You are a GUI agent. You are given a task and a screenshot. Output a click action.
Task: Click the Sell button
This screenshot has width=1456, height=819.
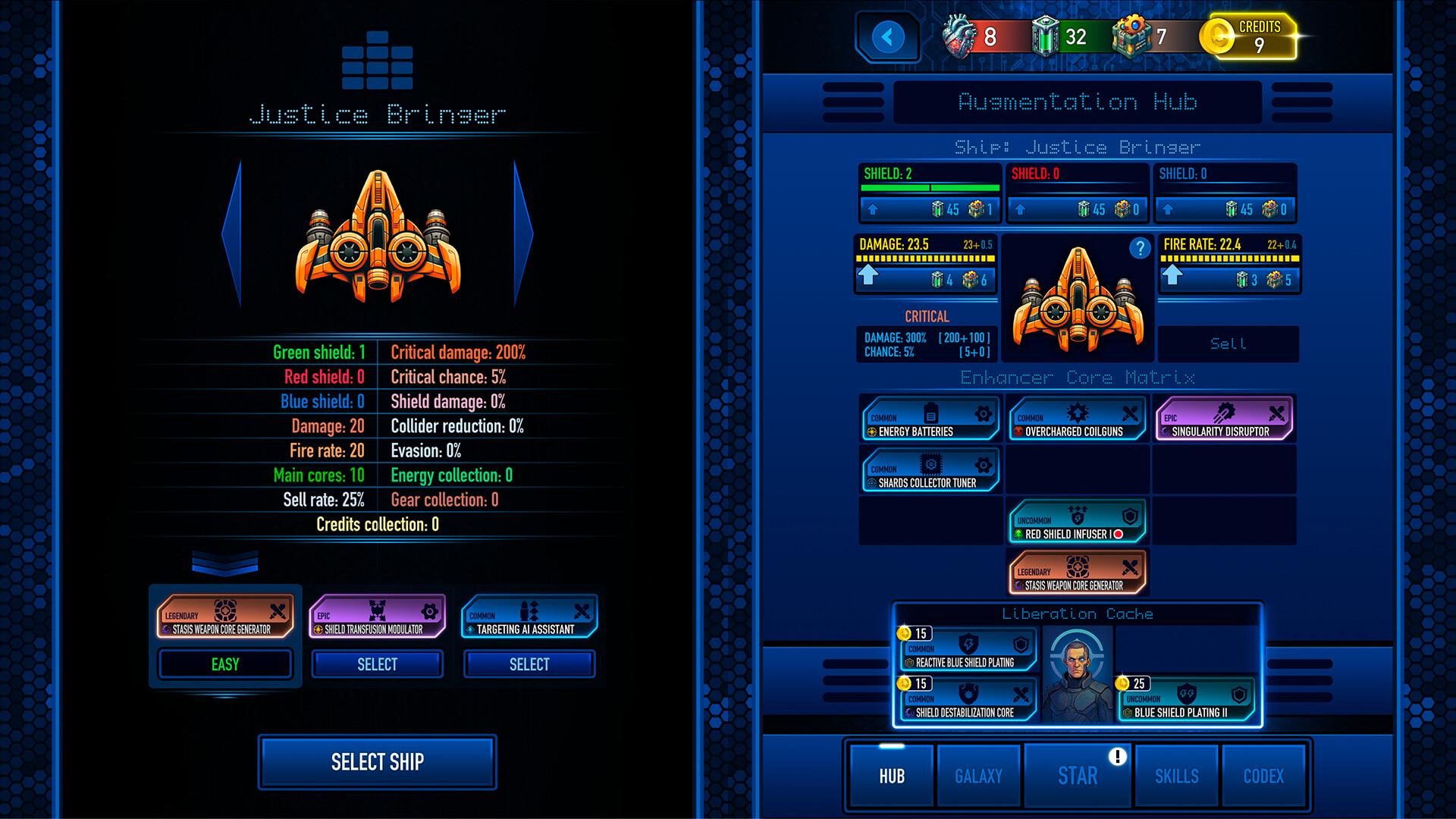coord(1228,344)
